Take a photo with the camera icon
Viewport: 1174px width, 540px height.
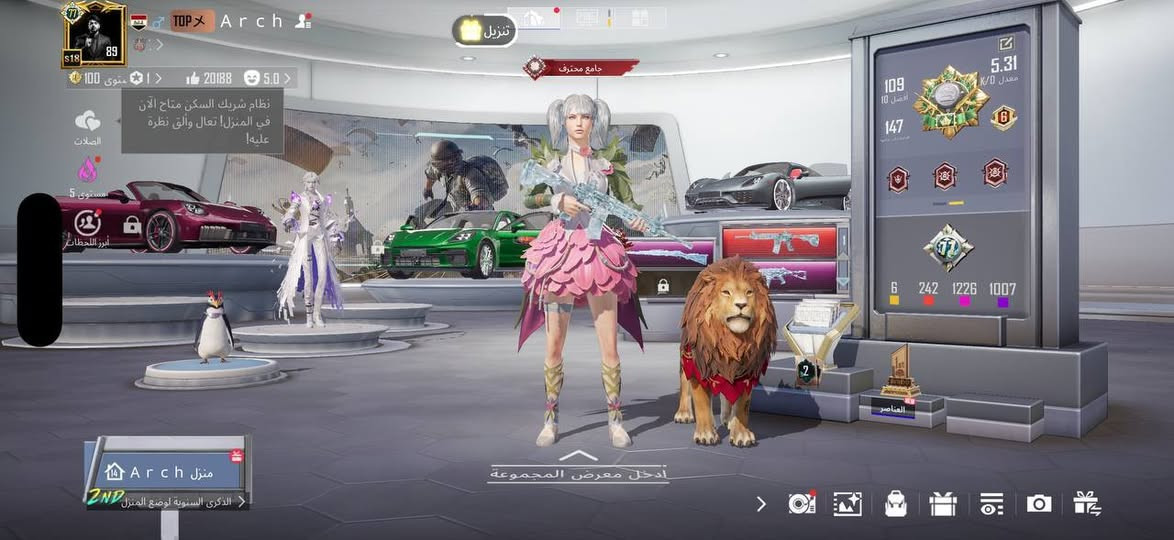tap(1039, 504)
